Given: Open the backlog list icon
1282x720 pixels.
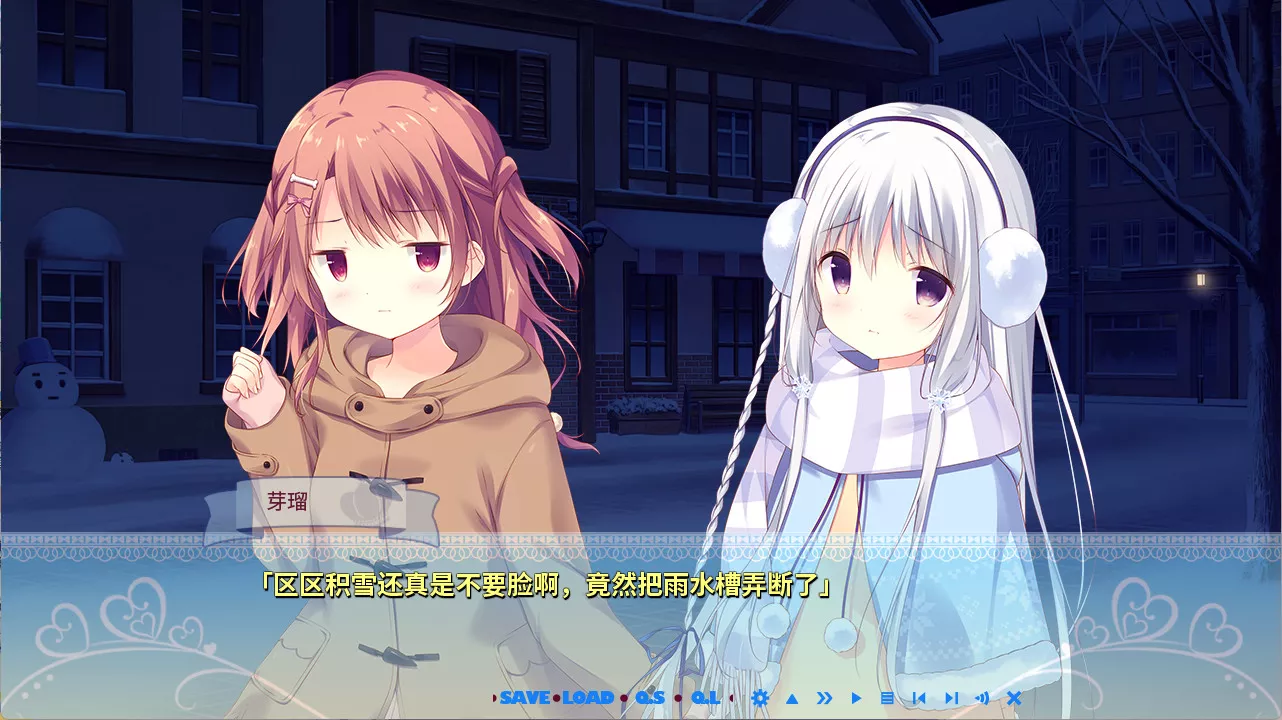Looking at the screenshot, I should click(887, 698).
